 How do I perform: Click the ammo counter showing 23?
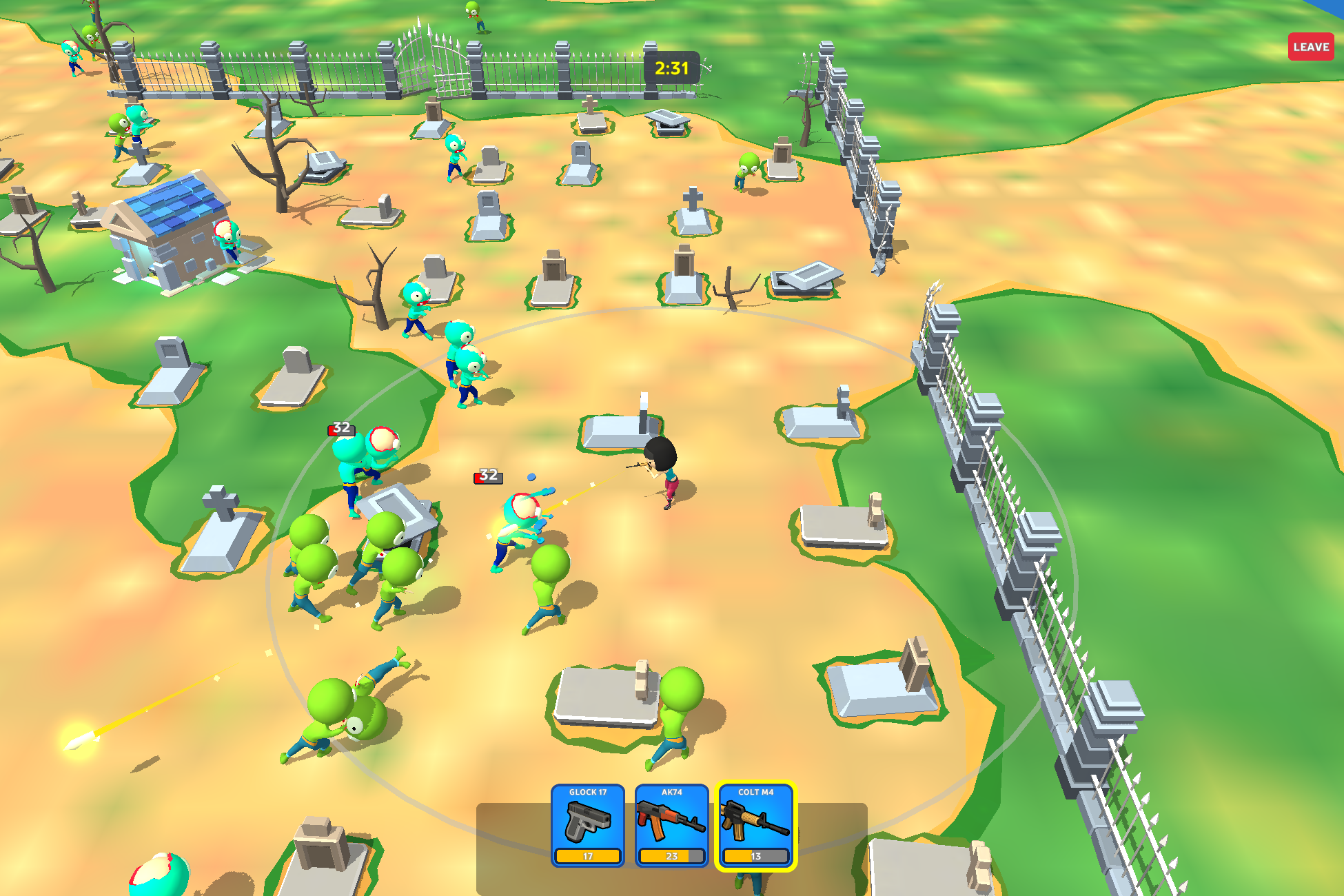672,857
